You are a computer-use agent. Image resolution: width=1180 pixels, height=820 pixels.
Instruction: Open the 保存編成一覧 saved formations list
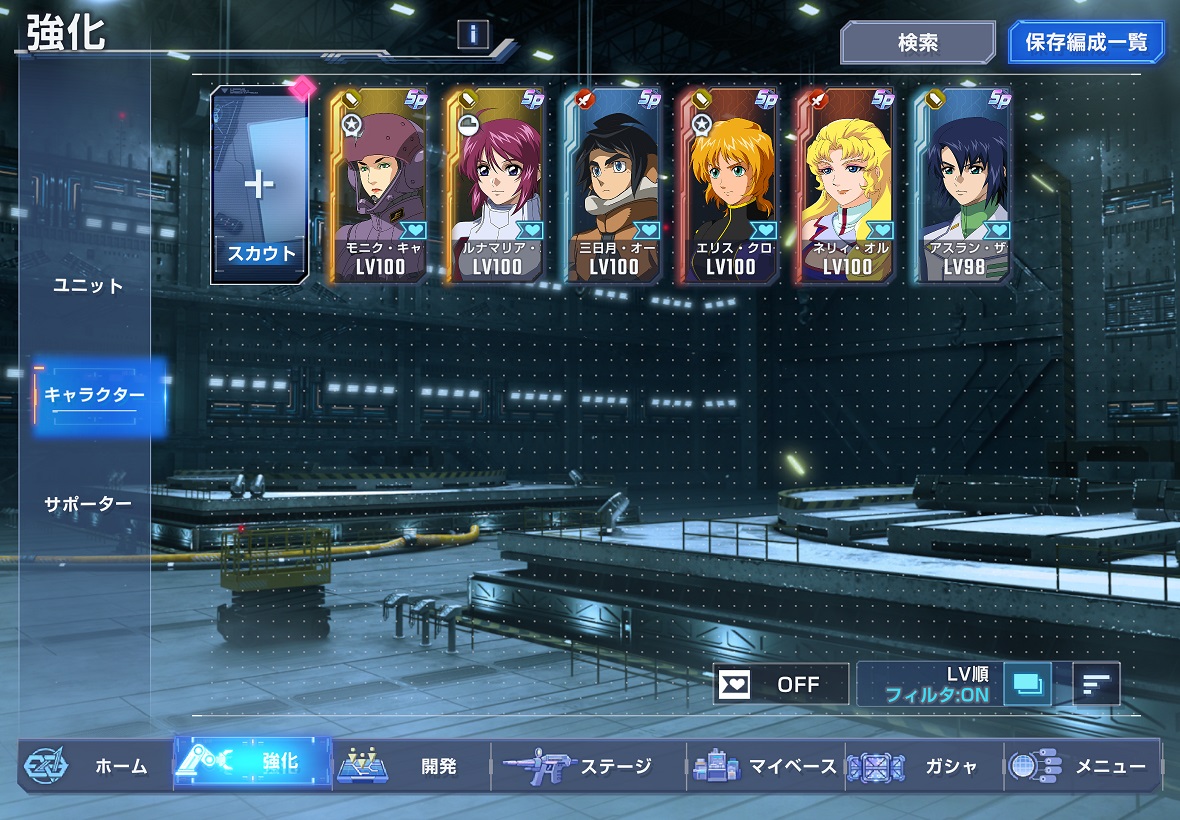pyautogui.click(x=1086, y=43)
